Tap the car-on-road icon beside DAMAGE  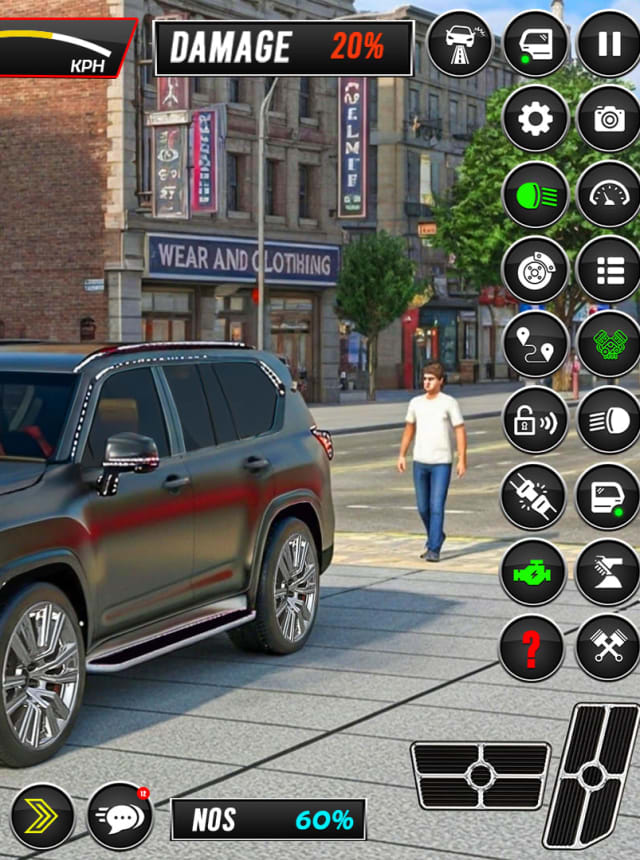tap(460, 45)
